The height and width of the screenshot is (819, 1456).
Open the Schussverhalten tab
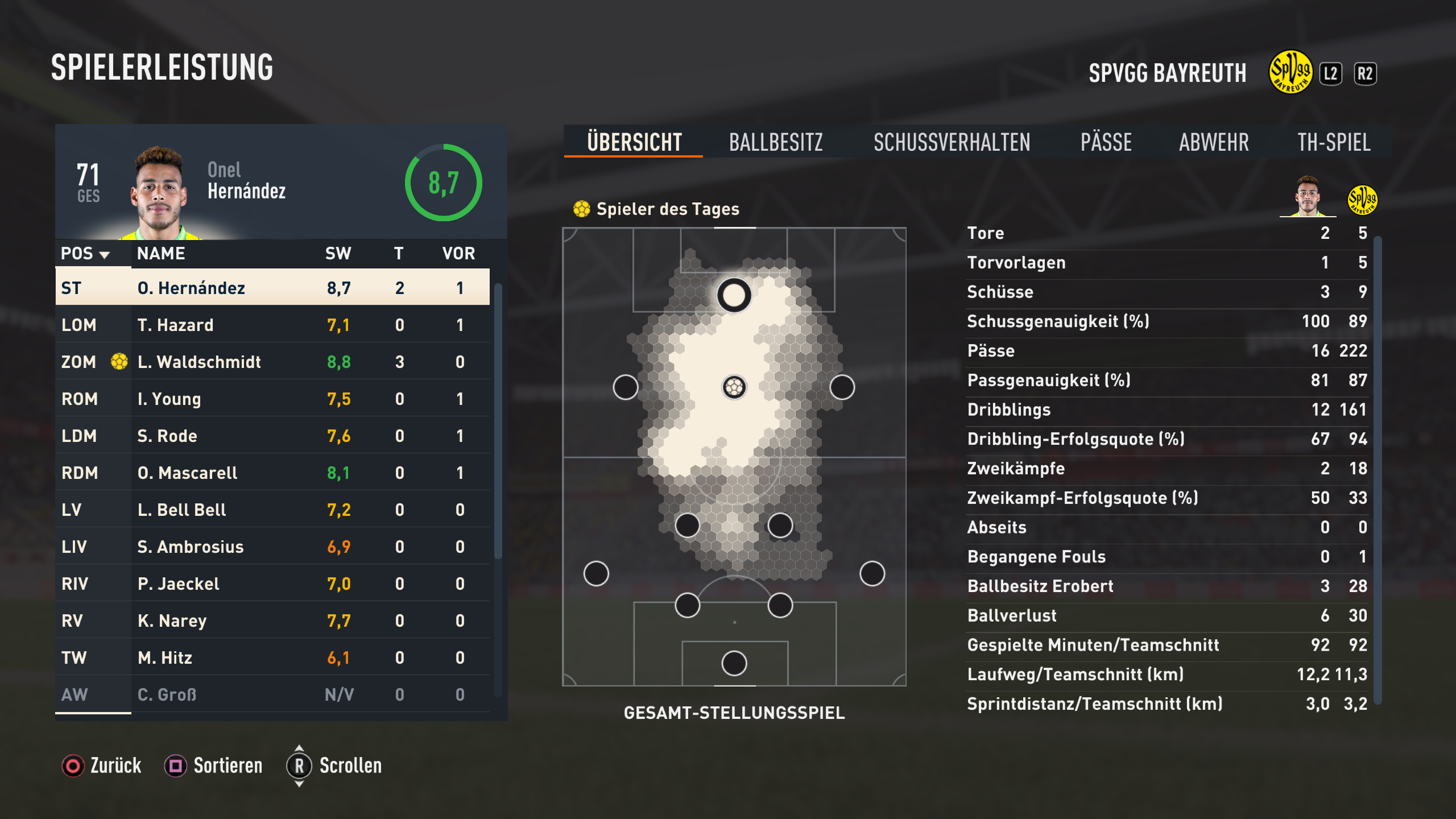pyautogui.click(x=952, y=142)
